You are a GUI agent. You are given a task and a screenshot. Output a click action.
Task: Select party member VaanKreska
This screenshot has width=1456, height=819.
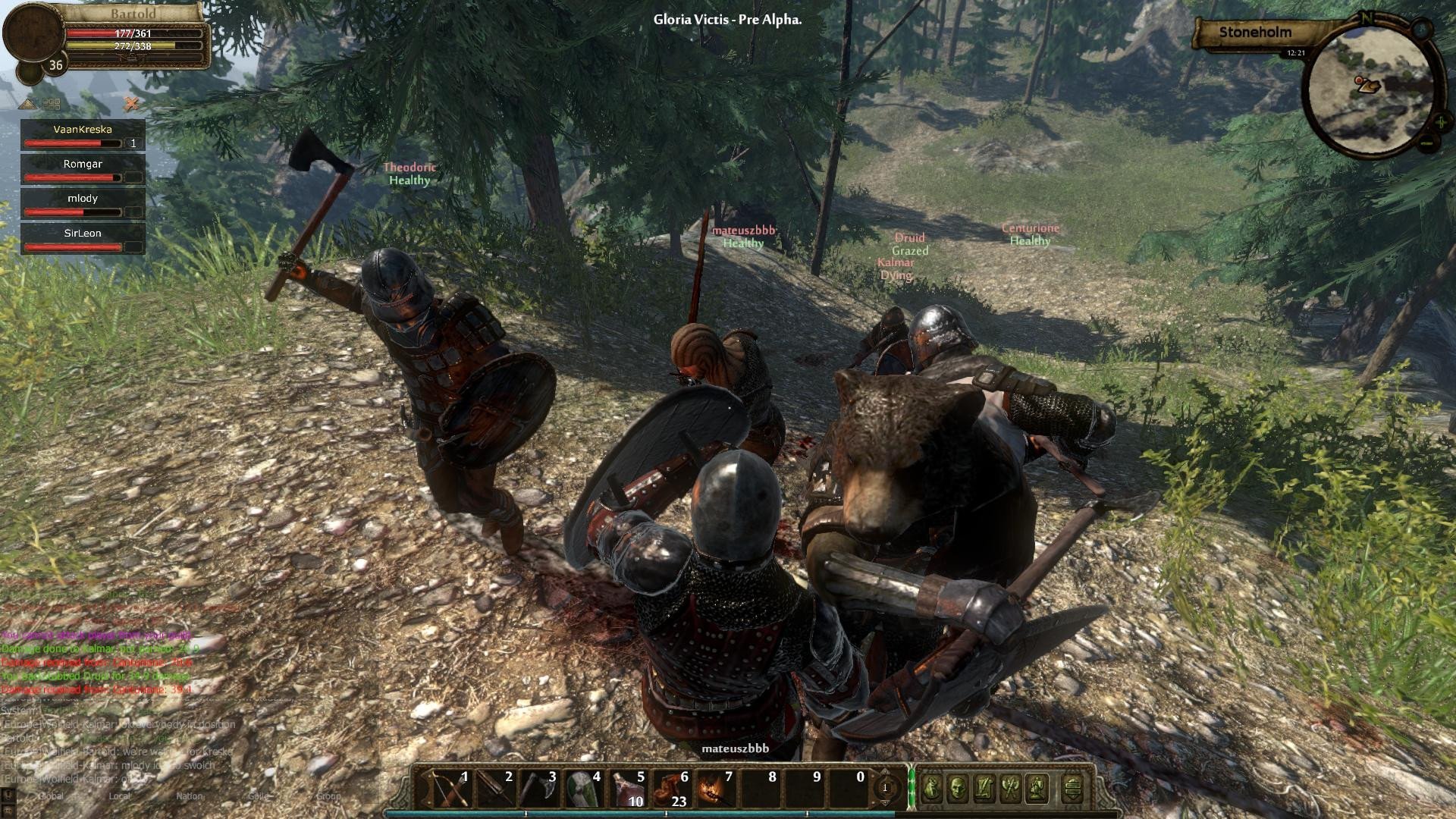click(x=83, y=135)
